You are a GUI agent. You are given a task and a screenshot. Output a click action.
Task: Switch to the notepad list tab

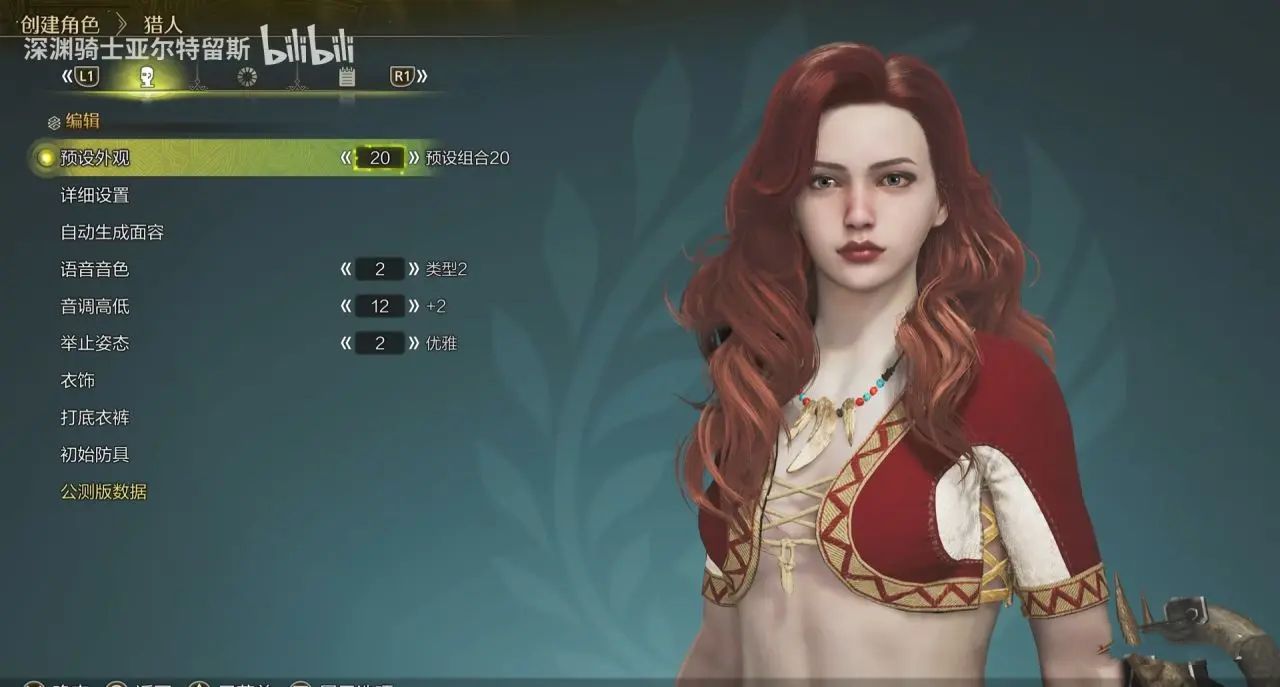(346, 77)
